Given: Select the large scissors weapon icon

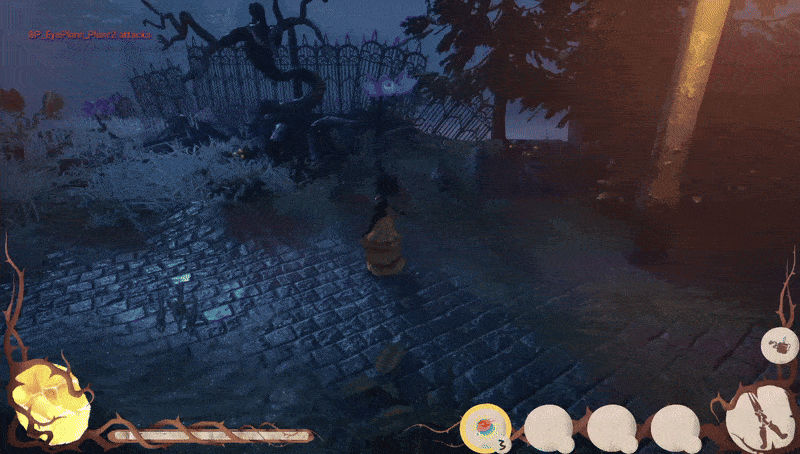Looking at the screenshot, I should pos(759,417).
